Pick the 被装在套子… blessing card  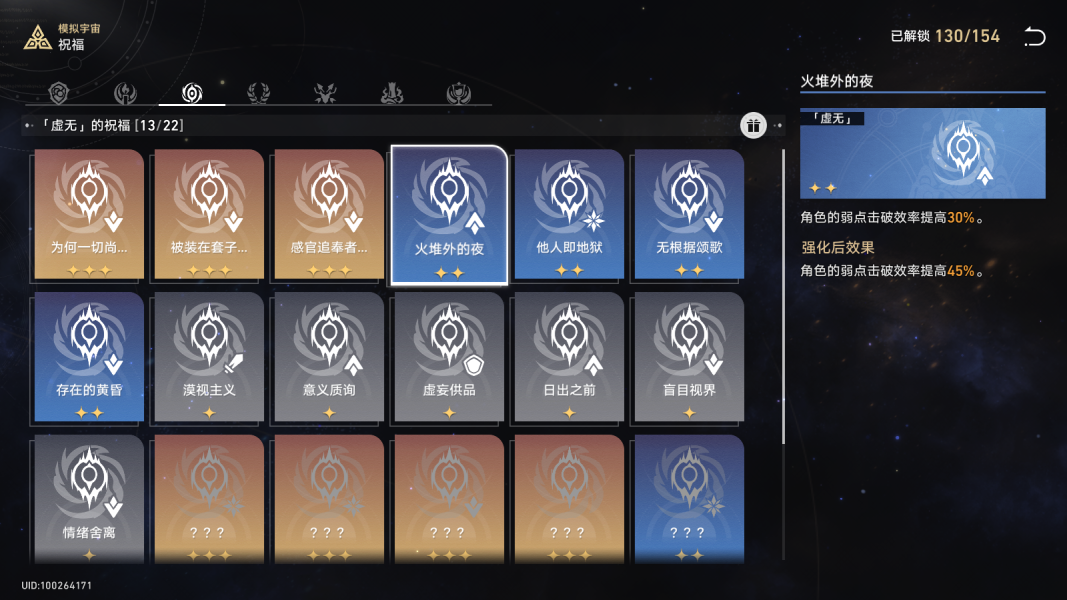(x=209, y=215)
